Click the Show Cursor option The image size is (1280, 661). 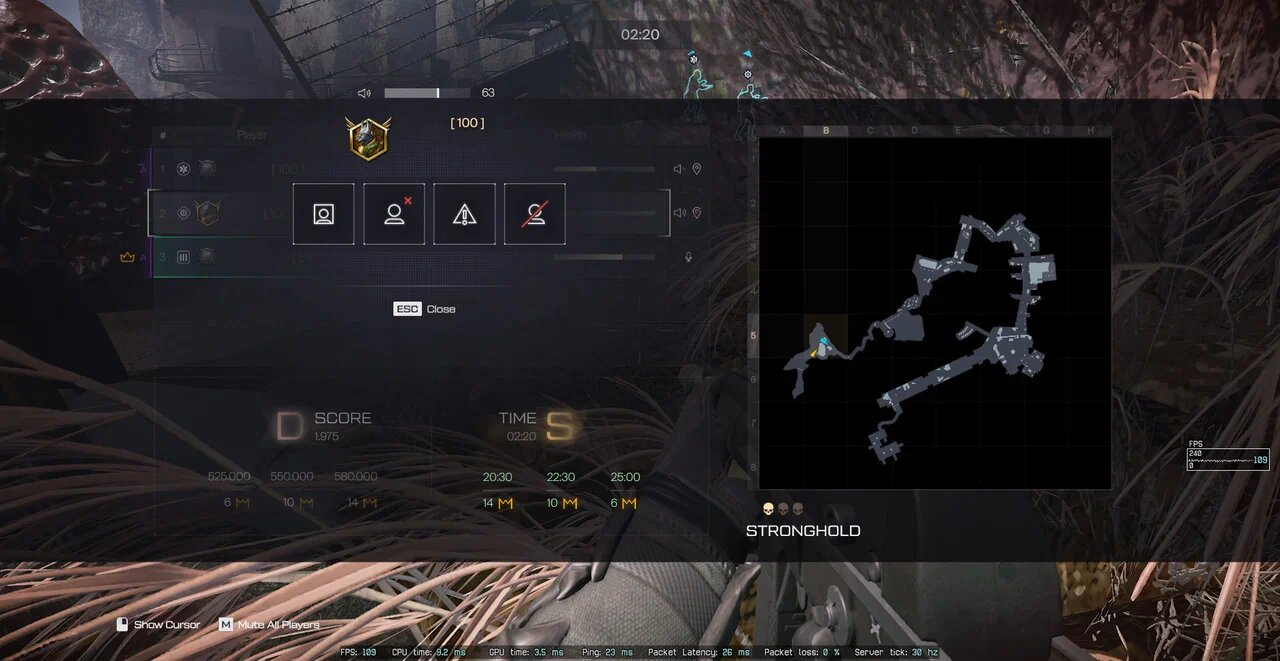coord(158,625)
